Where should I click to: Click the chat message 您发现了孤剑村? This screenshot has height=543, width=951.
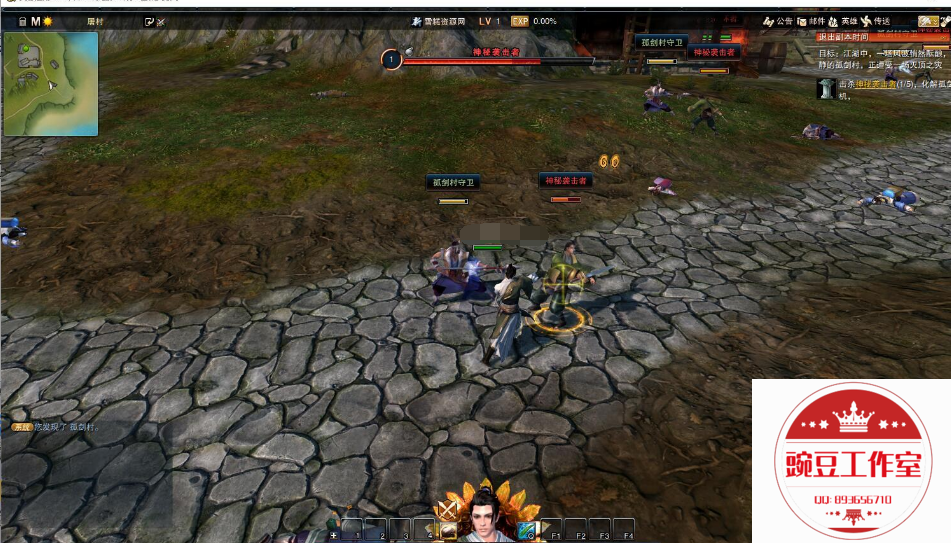tap(66, 427)
